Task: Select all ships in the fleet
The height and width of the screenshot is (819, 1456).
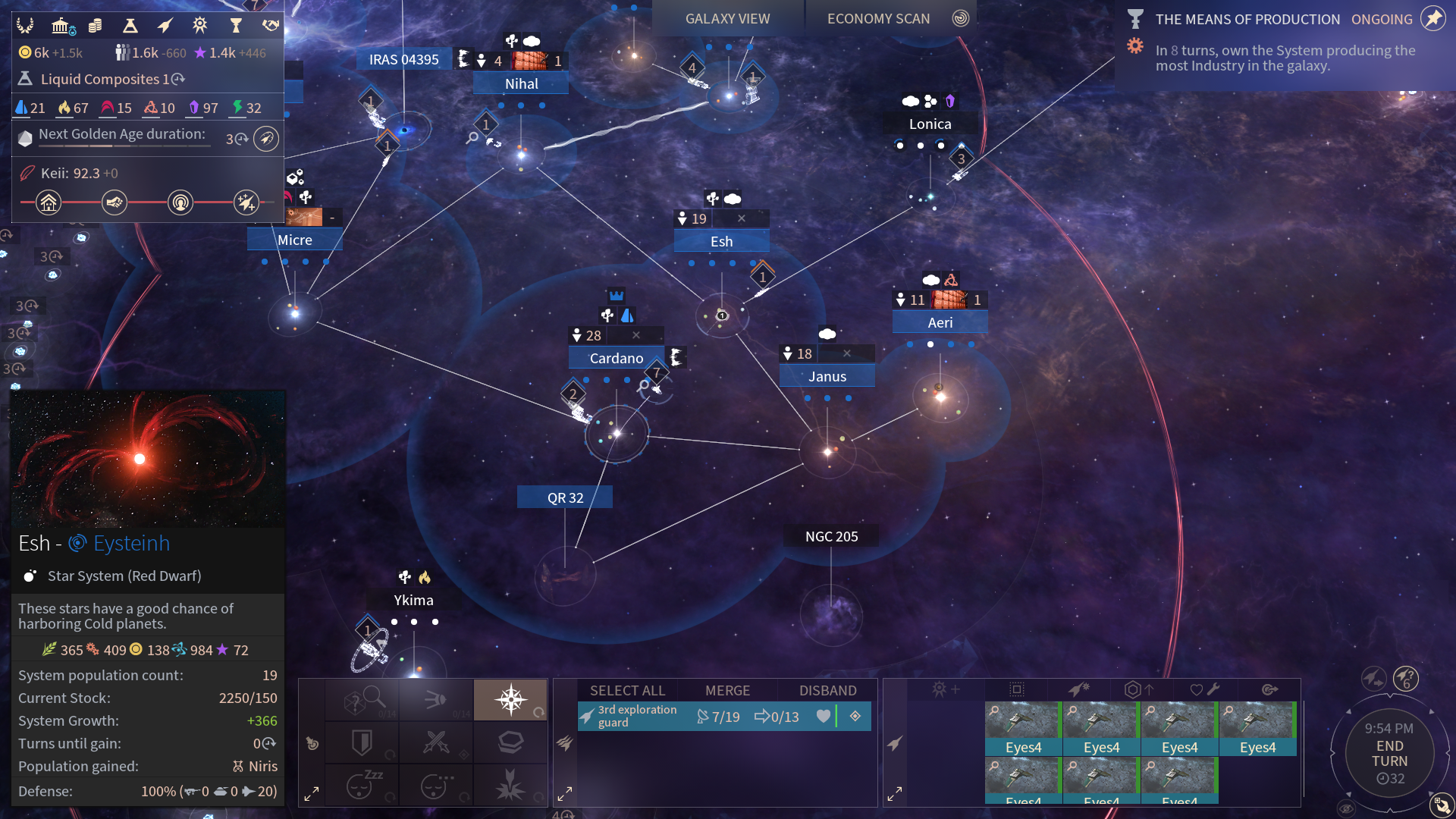Action: [x=627, y=690]
